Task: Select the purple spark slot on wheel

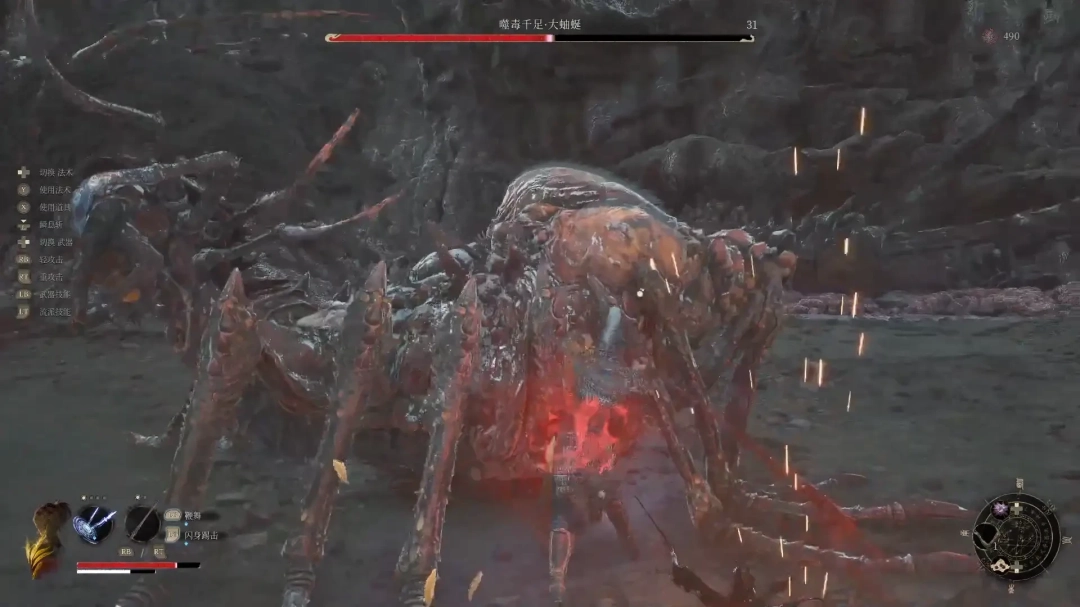Action: pos(999,509)
